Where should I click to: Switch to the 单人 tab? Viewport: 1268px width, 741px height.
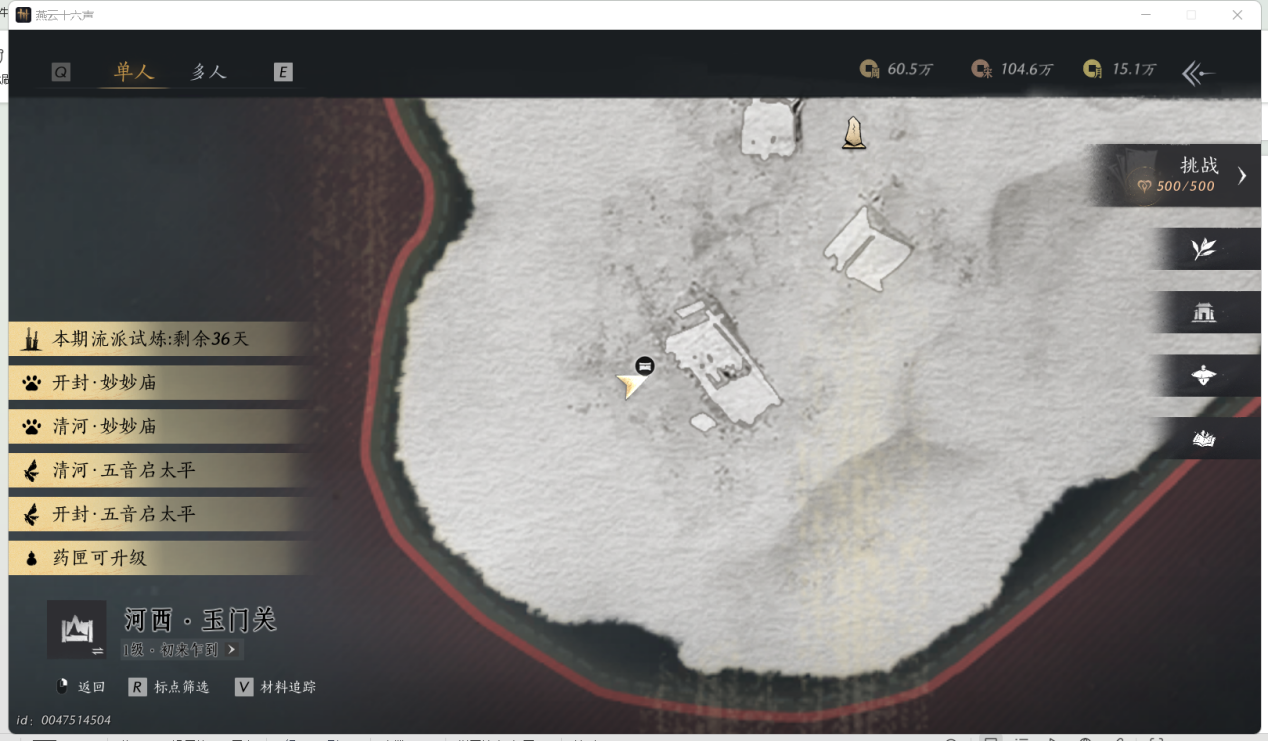coord(134,72)
